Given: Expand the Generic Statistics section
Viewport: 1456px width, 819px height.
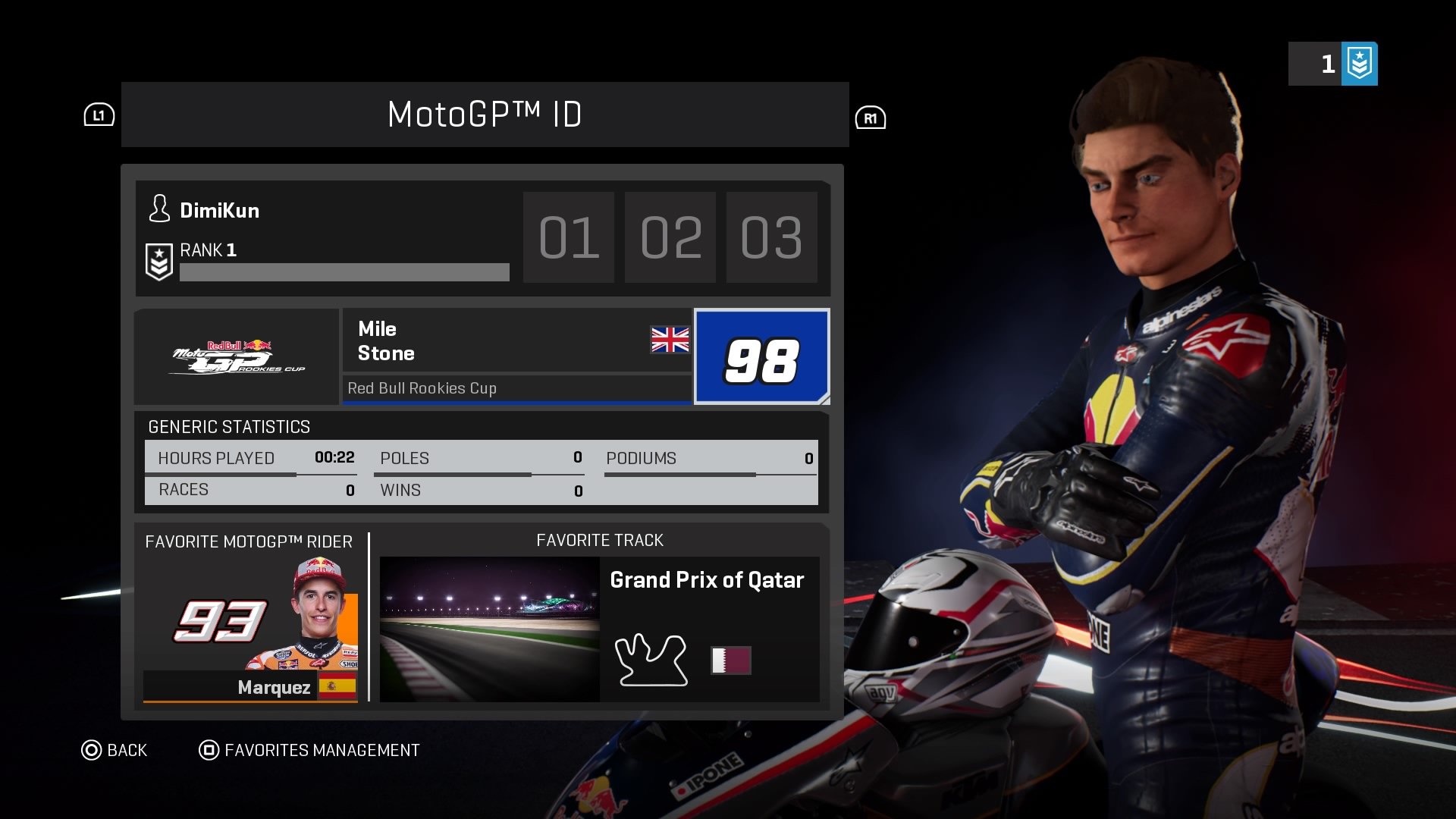Looking at the screenshot, I should point(227,427).
